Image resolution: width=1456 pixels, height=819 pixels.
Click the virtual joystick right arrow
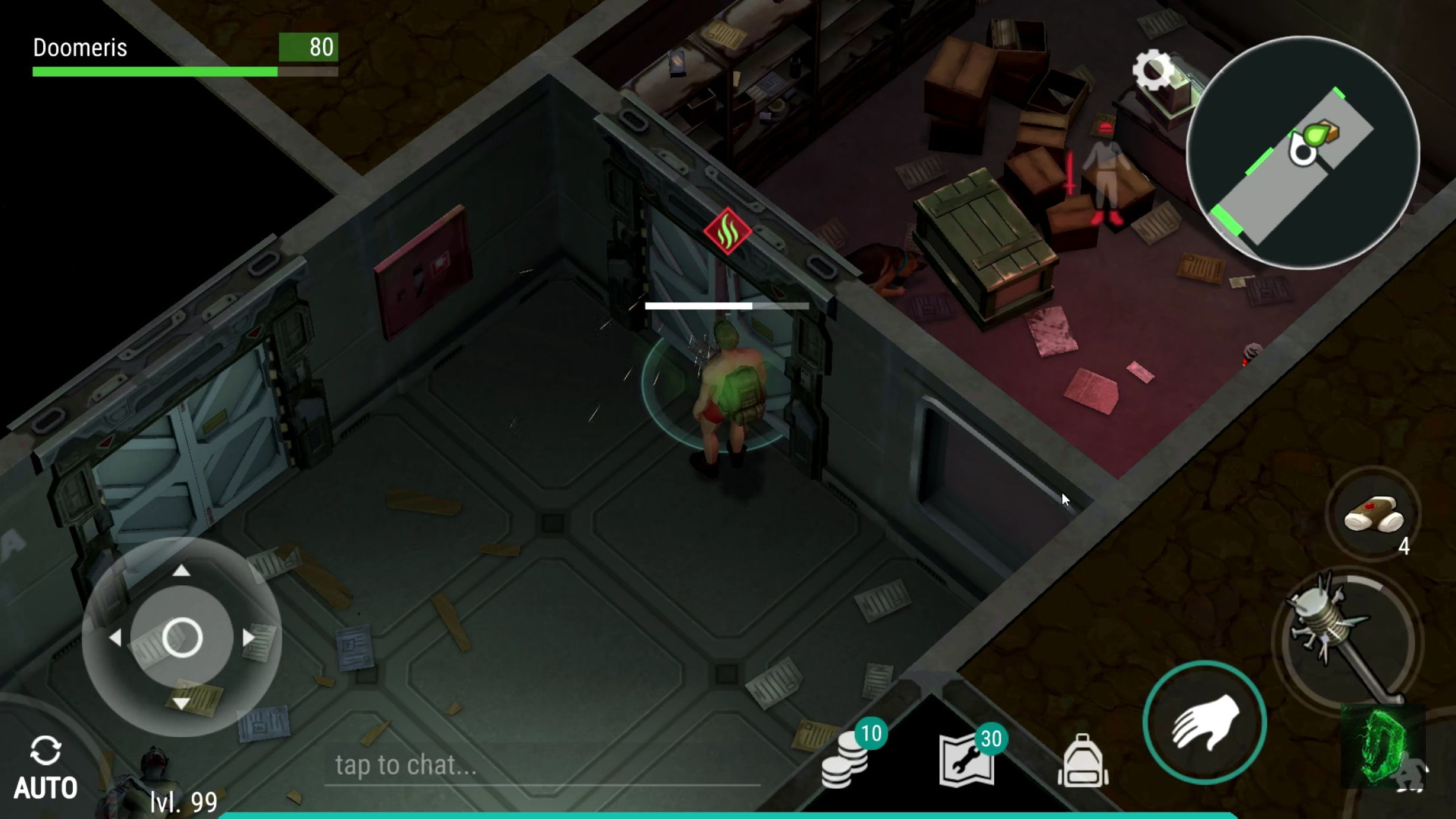tap(249, 637)
